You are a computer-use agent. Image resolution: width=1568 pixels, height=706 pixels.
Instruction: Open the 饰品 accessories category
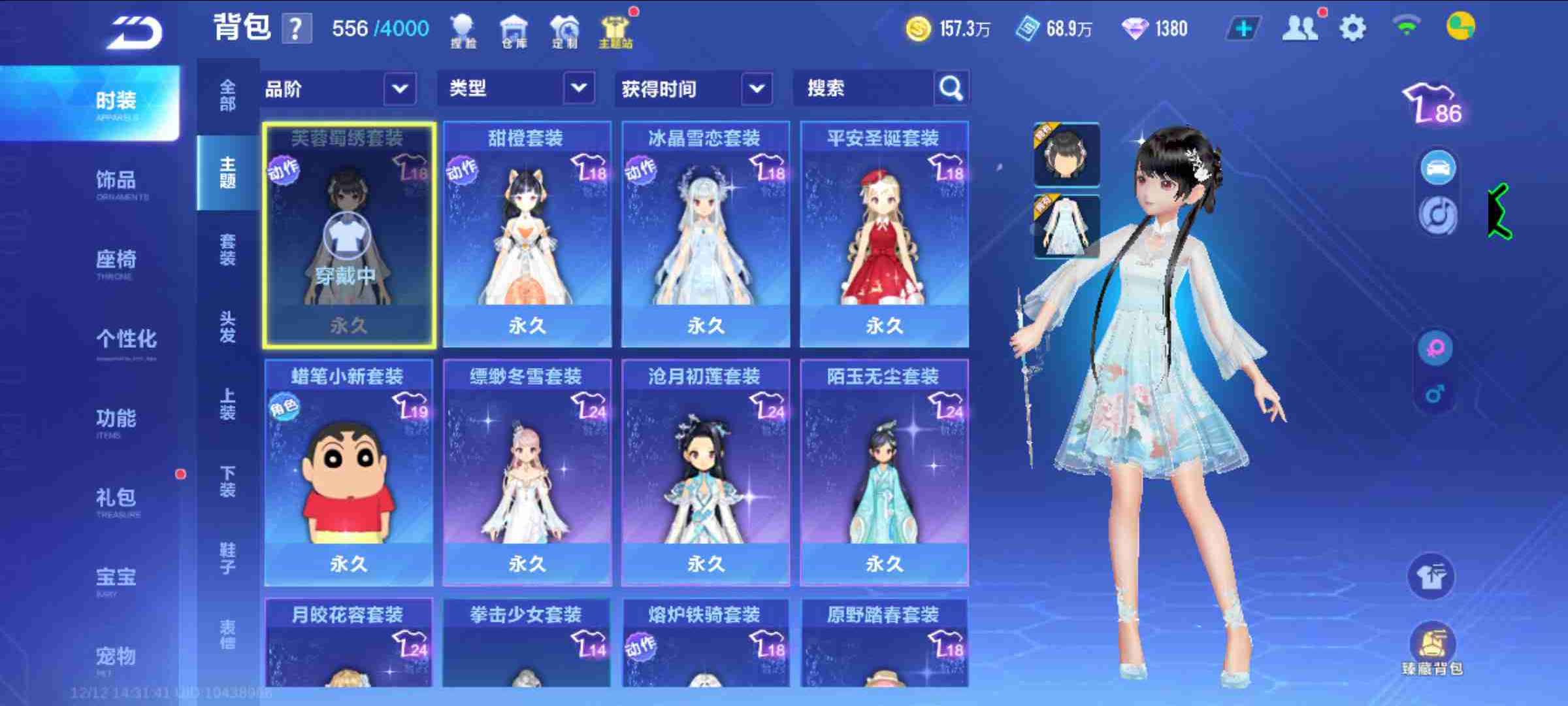point(116,182)
